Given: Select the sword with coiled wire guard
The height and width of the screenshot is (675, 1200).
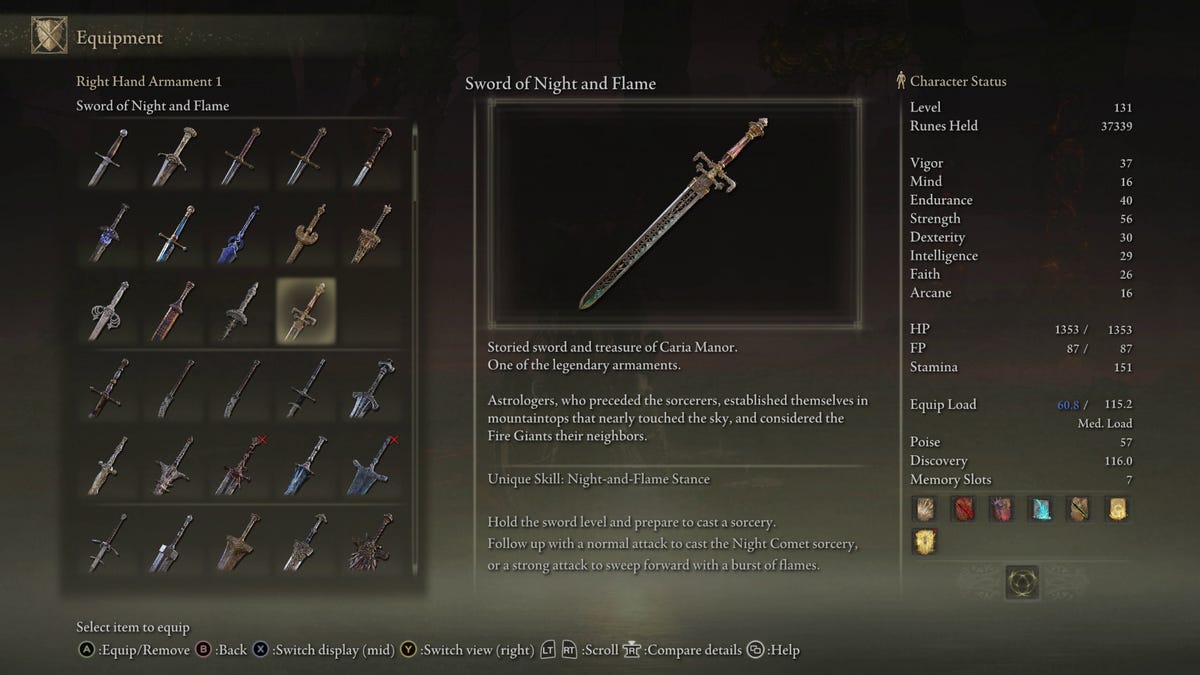Looking at the screenshot, I should 107,311.
